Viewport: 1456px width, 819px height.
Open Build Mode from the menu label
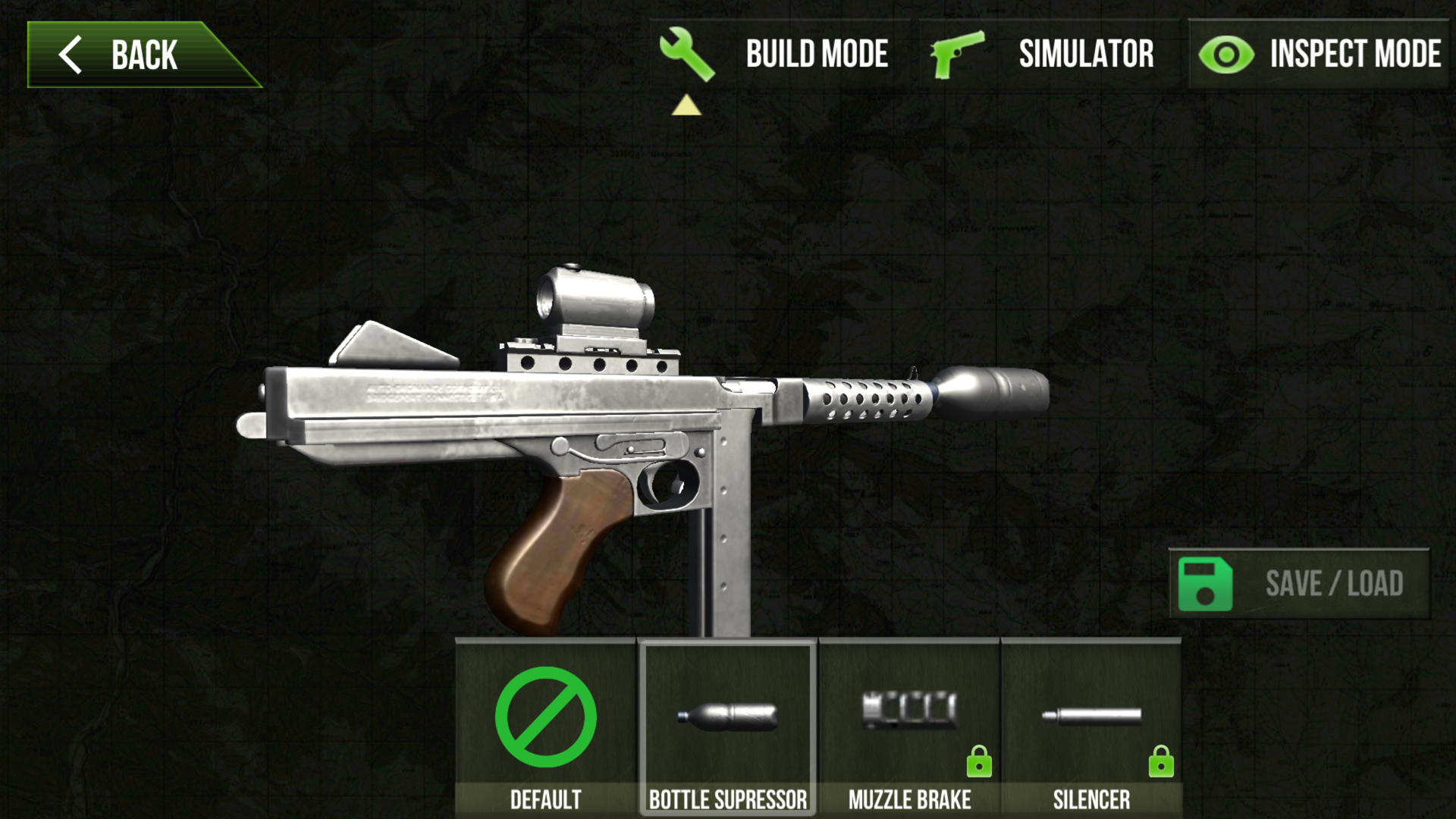pyautogui.click(x=817, y=53)
